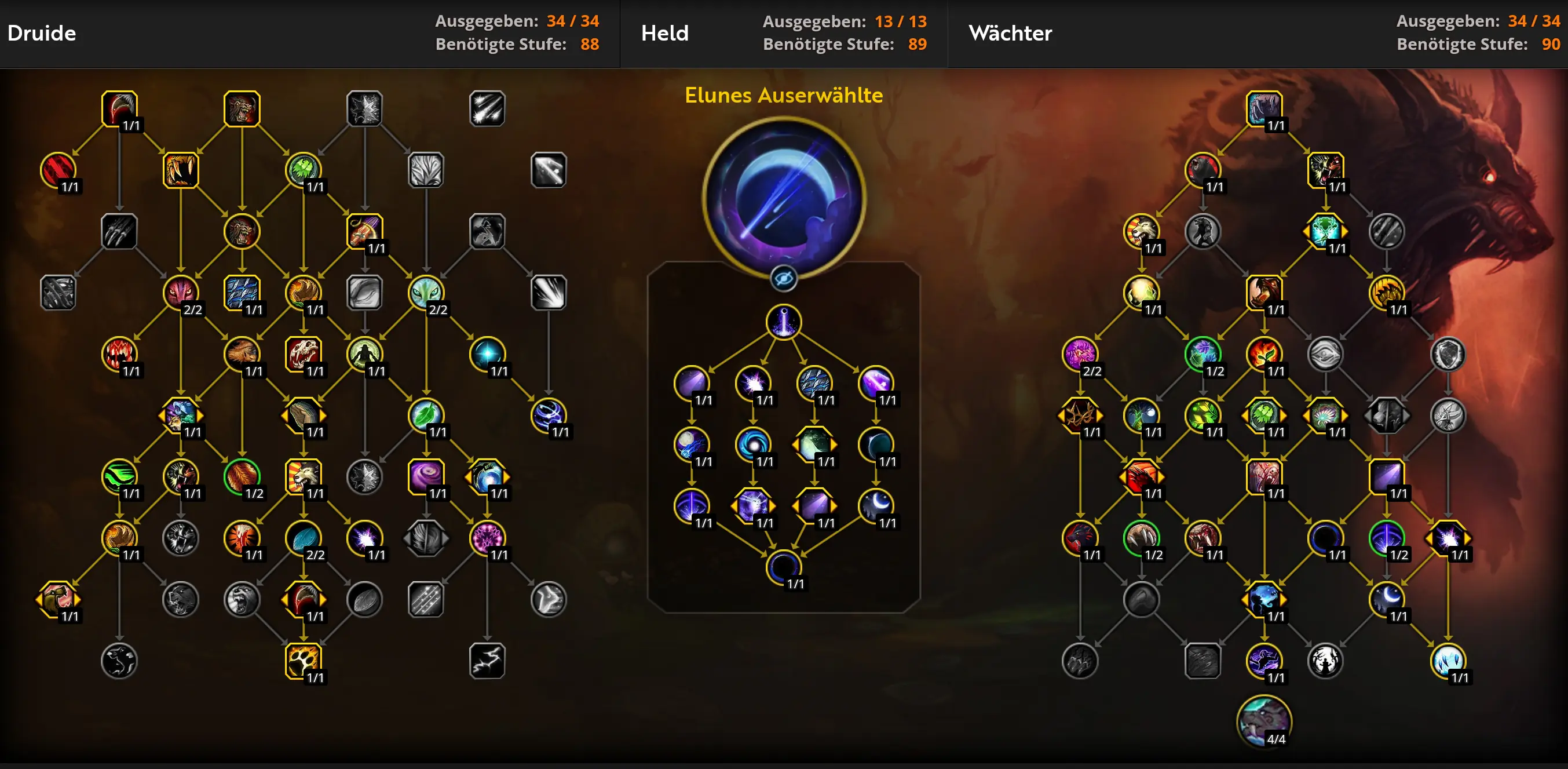Click the 4/4 talent at the Wächter tree bottom
This screenshot has width=1568, height=769.
click(x=1264, y=721)
